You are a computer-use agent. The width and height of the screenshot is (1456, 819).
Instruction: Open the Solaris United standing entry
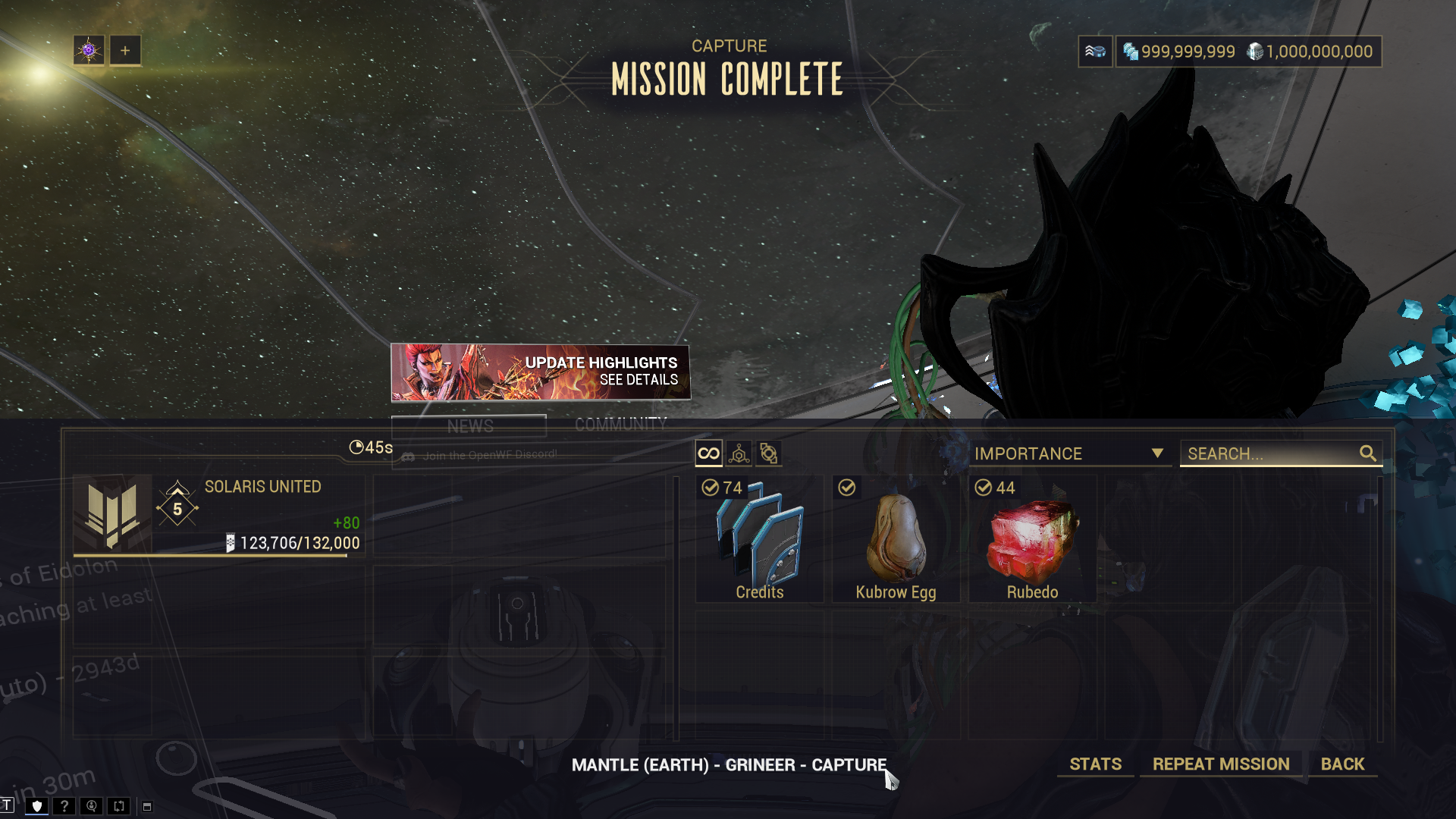click(x=218, y=516)
